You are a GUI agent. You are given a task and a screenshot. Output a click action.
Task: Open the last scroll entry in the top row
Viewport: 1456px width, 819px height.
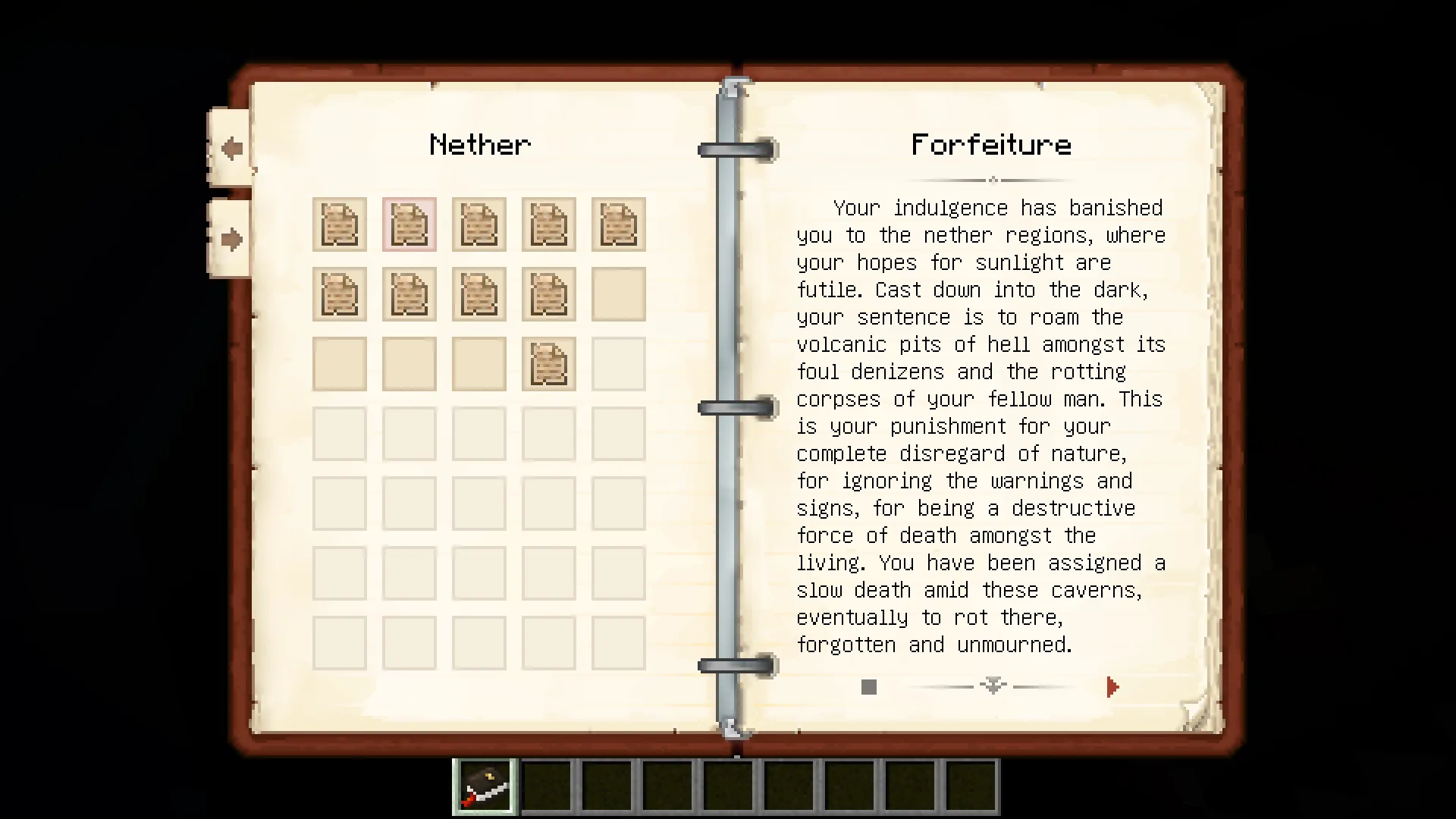(618, 224)
